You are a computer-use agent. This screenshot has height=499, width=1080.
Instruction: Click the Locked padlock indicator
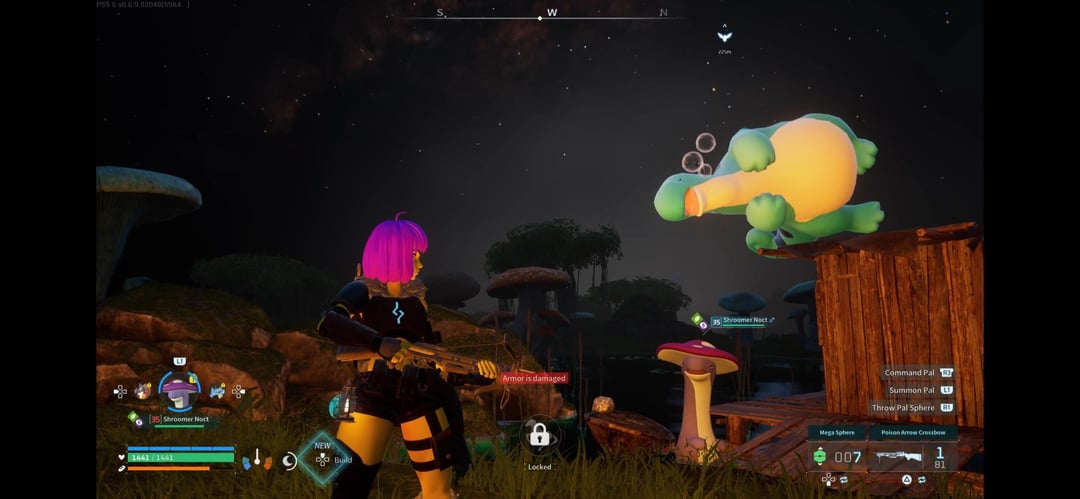[x=539, y=435]
